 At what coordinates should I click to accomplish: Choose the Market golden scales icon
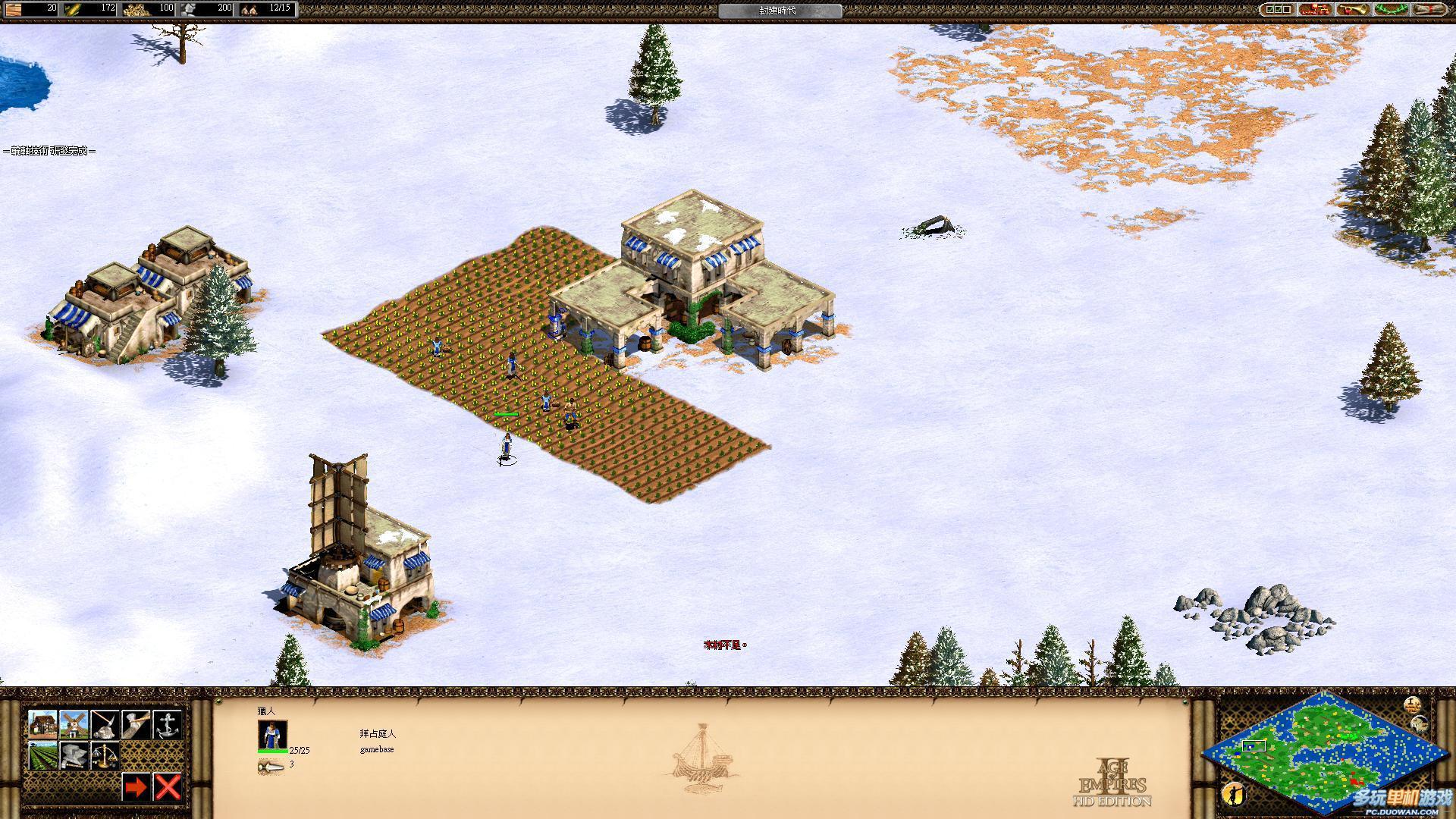click(x=105, y=755)
